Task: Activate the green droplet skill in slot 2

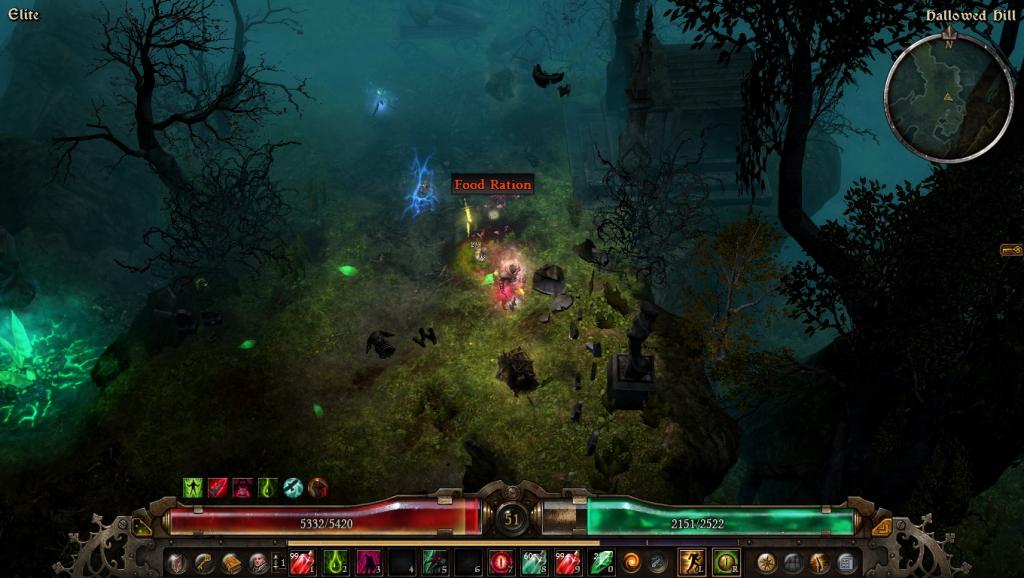Action: pos(336,562)
